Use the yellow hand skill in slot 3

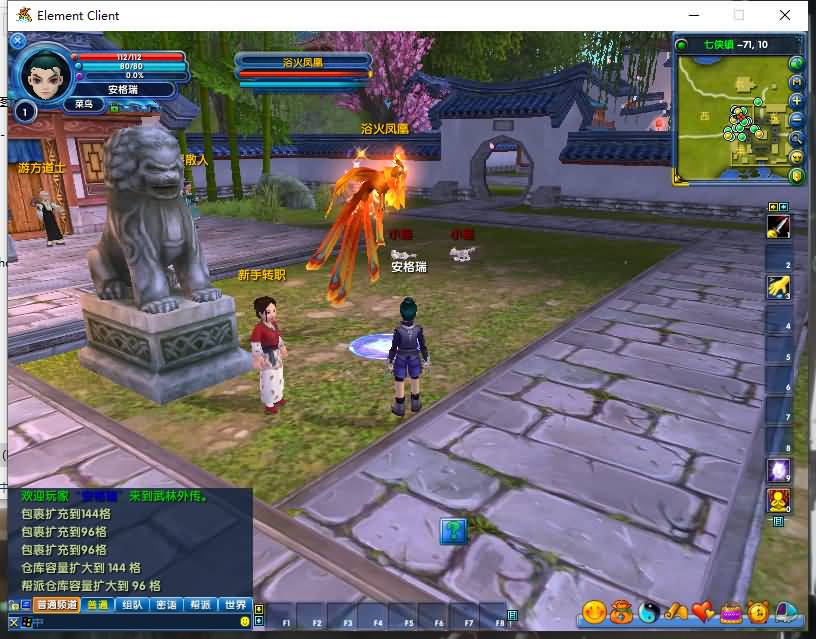click(778, 288)
